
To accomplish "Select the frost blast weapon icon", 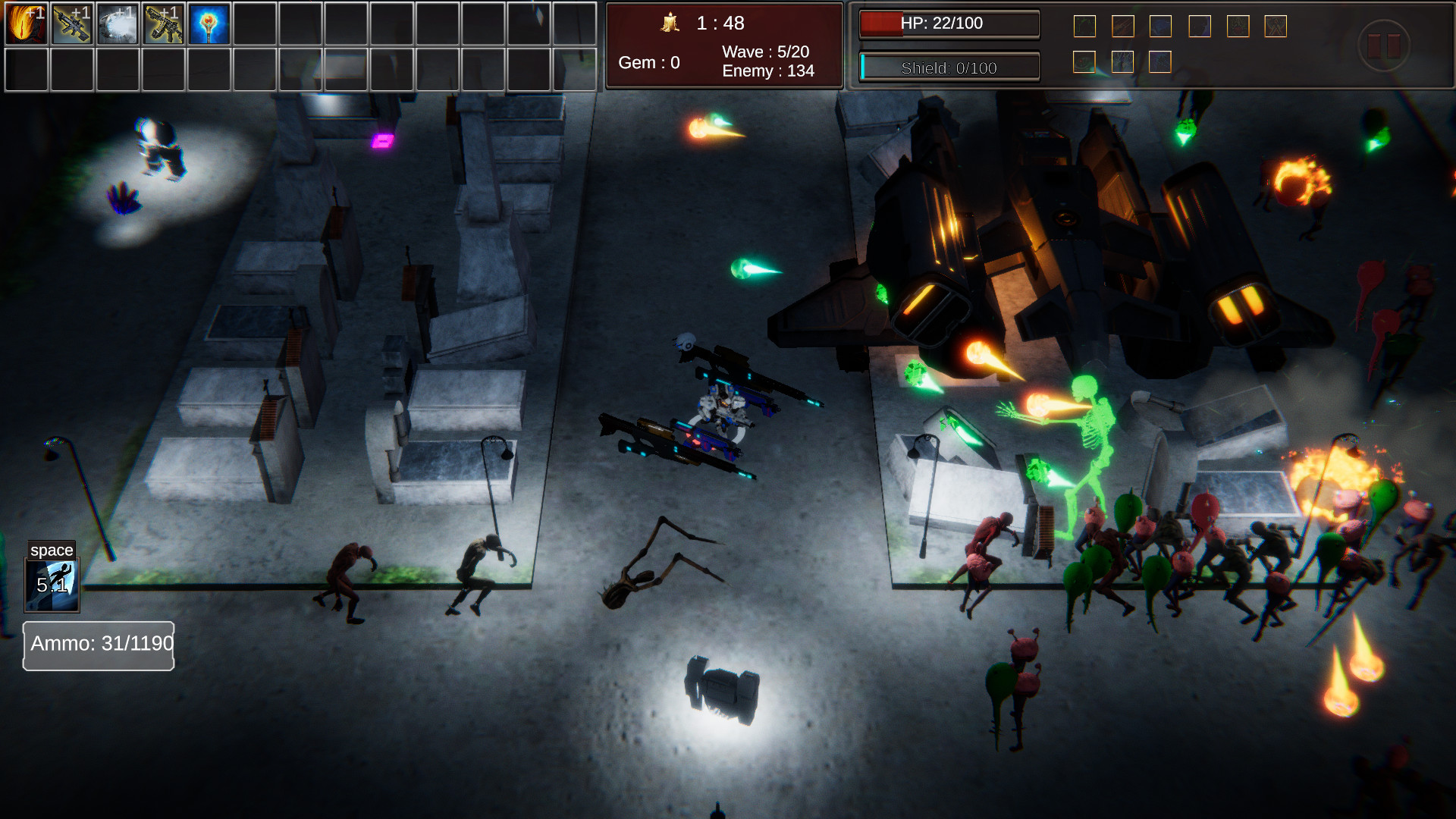I will [118, 24].
